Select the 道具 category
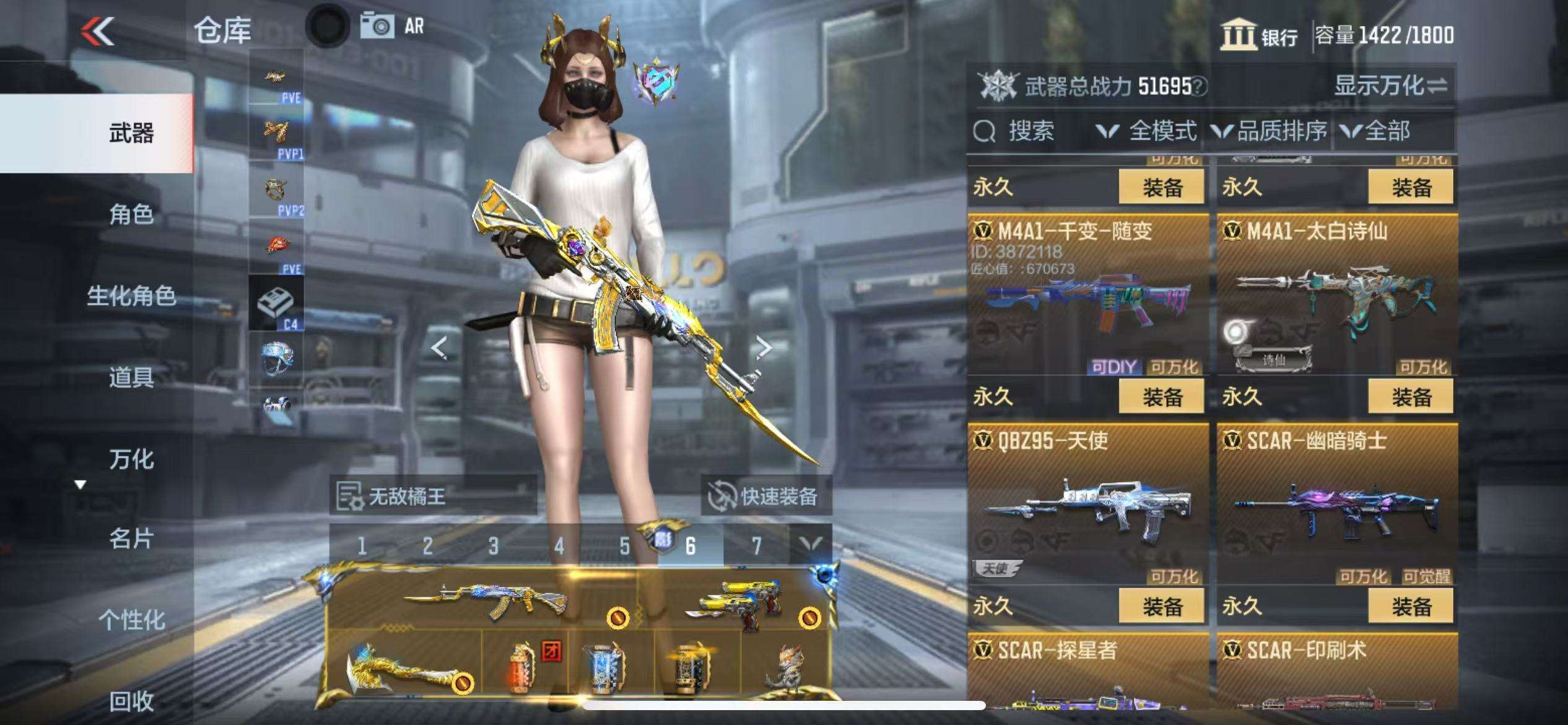Screen dimensions: 1568x725 [131, 377]
